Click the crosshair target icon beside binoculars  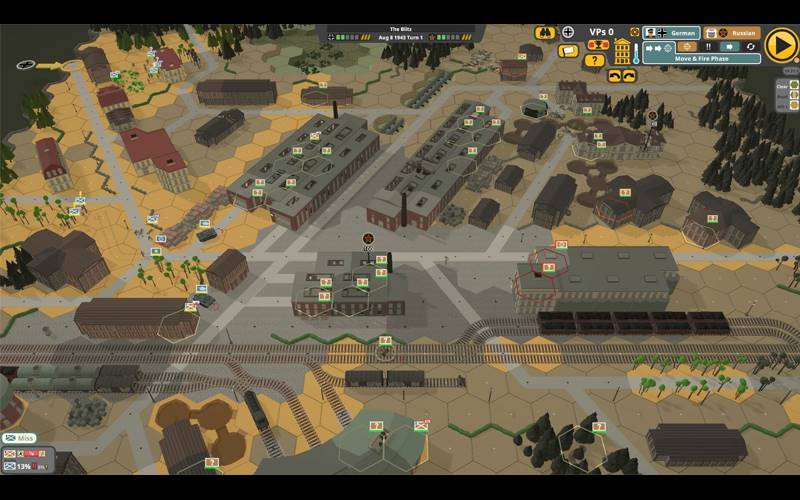coord(568,32)
